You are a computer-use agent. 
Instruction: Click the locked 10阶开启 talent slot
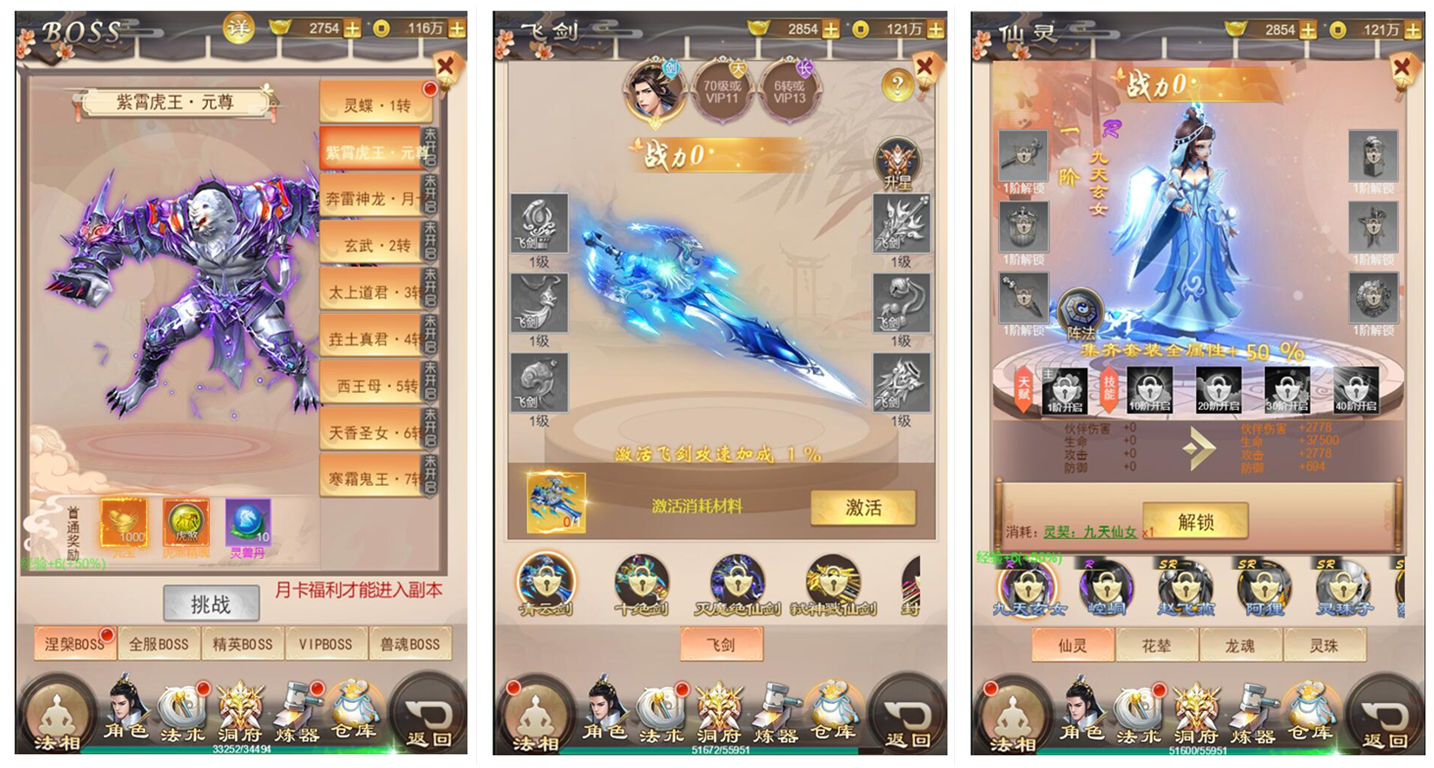tap(1148, 390)
